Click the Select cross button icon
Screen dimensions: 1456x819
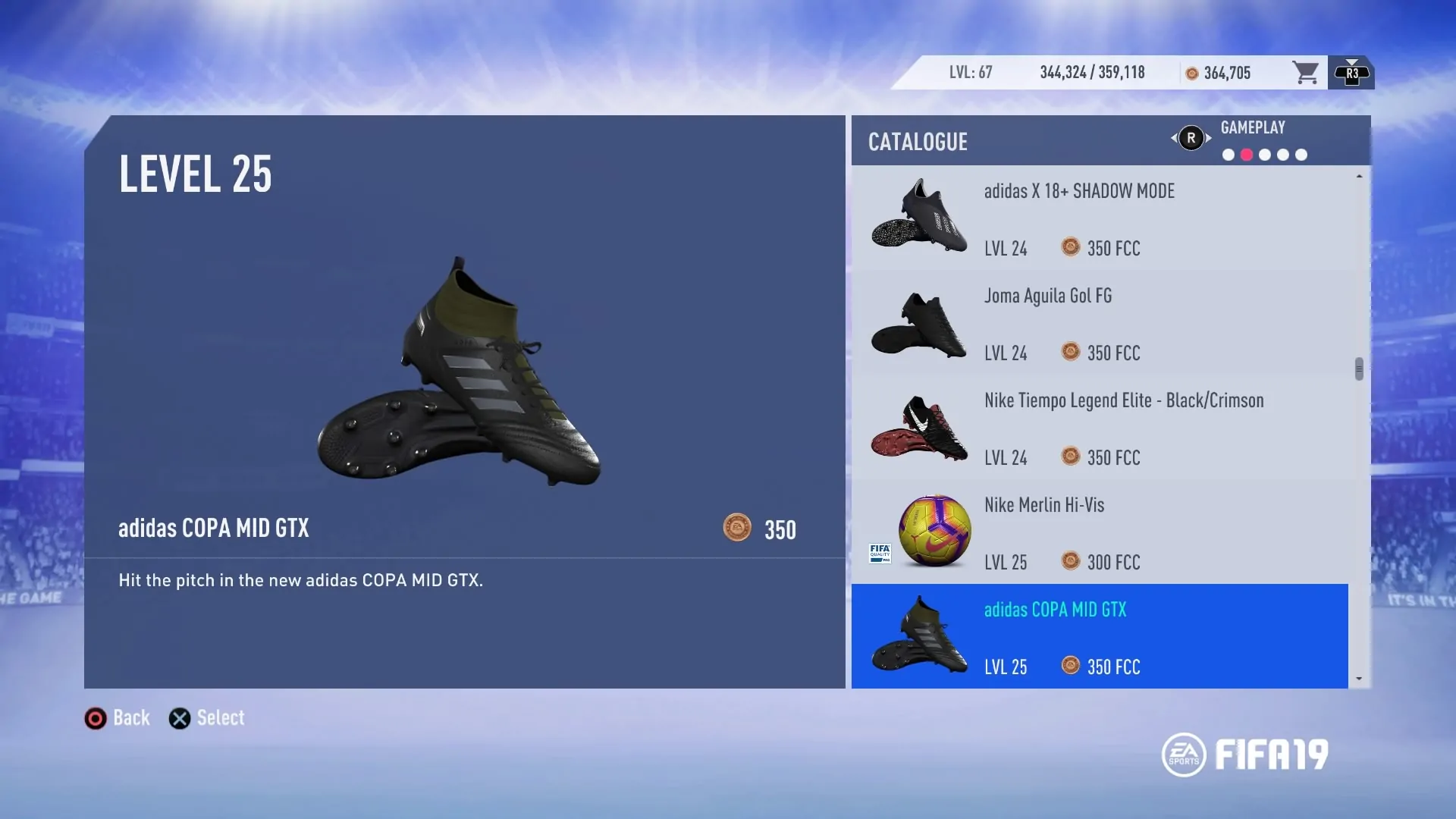tap(179, 717)
